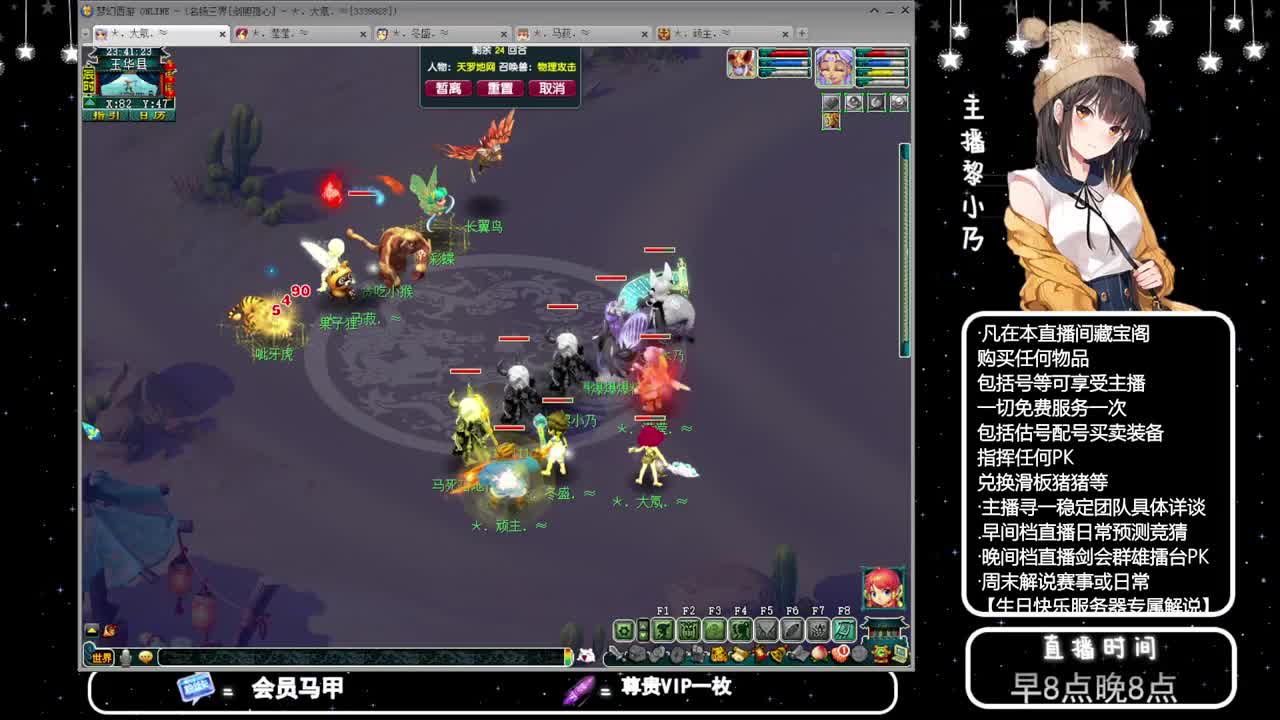Click the 日历 button under the minimap

[x=151, y=113]
